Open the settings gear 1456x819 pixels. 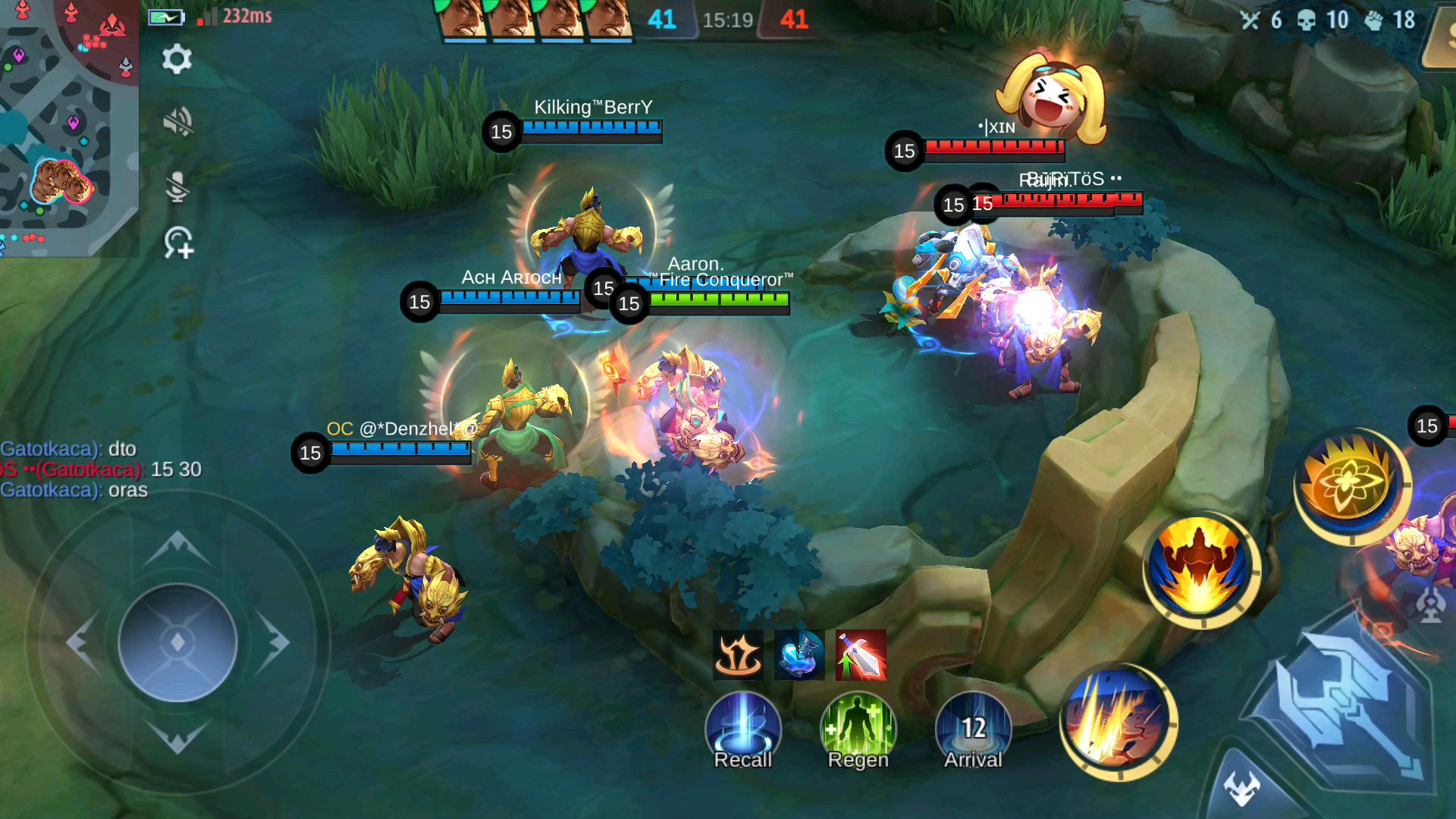tap(177, 59)
